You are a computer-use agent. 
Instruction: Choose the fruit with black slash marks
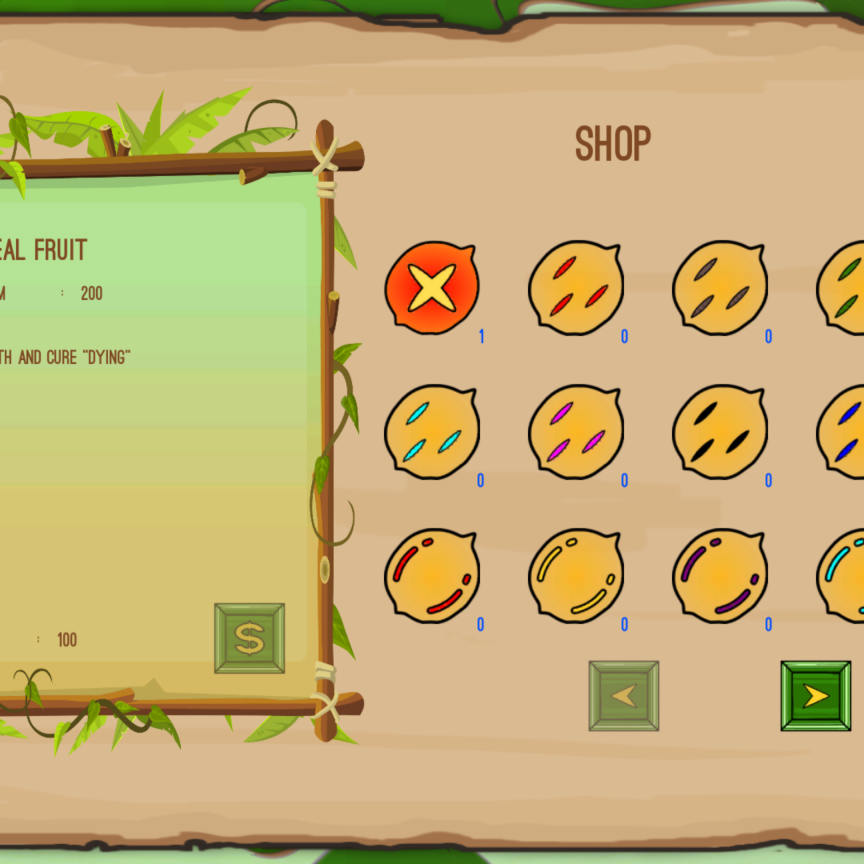tap(720, 431)
